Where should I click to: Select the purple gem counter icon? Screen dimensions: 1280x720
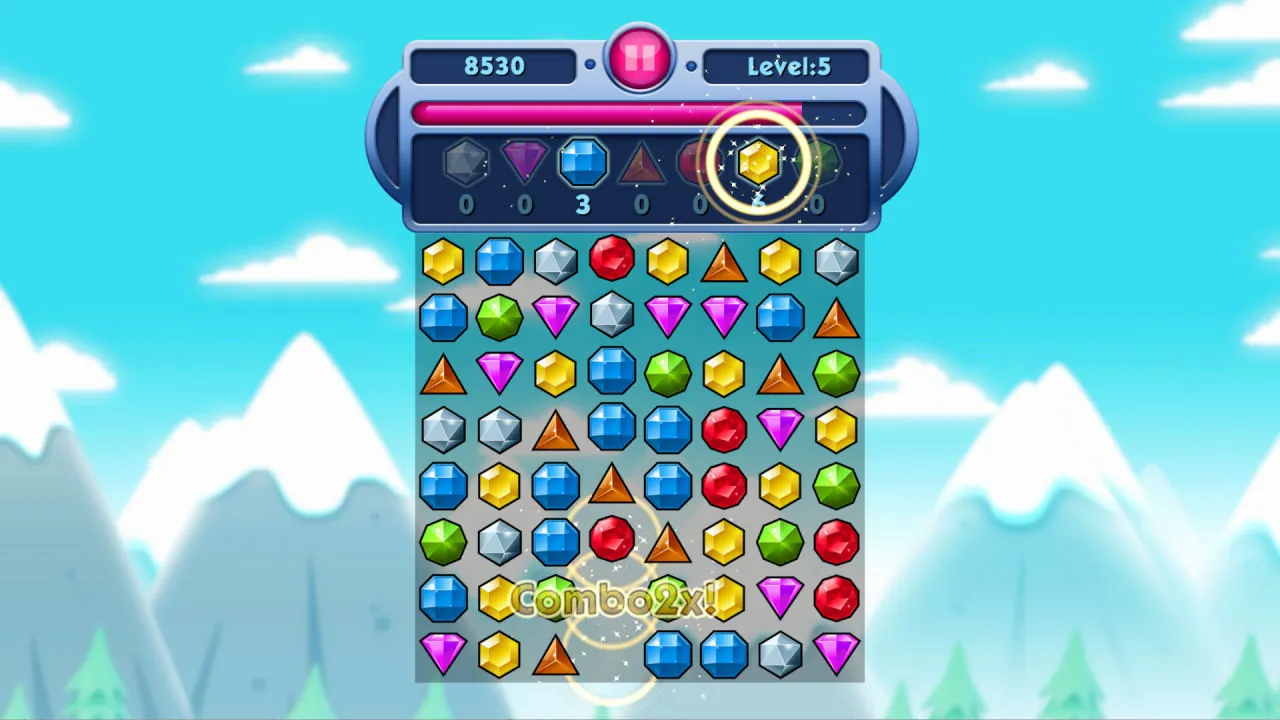(524, 163)
